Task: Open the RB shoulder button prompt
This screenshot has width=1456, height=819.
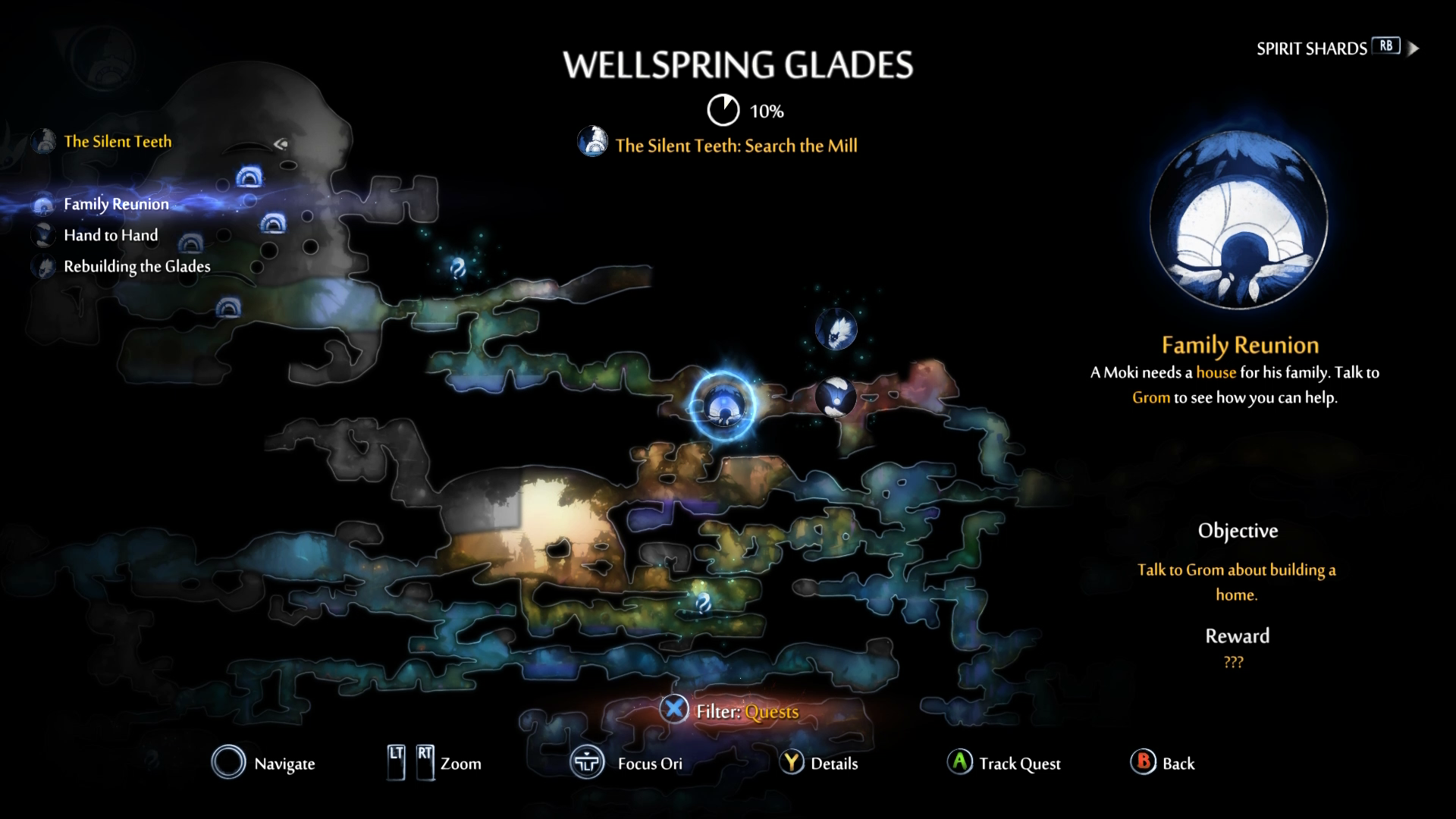Action: pyautogui.click(x=1385, y=47)
